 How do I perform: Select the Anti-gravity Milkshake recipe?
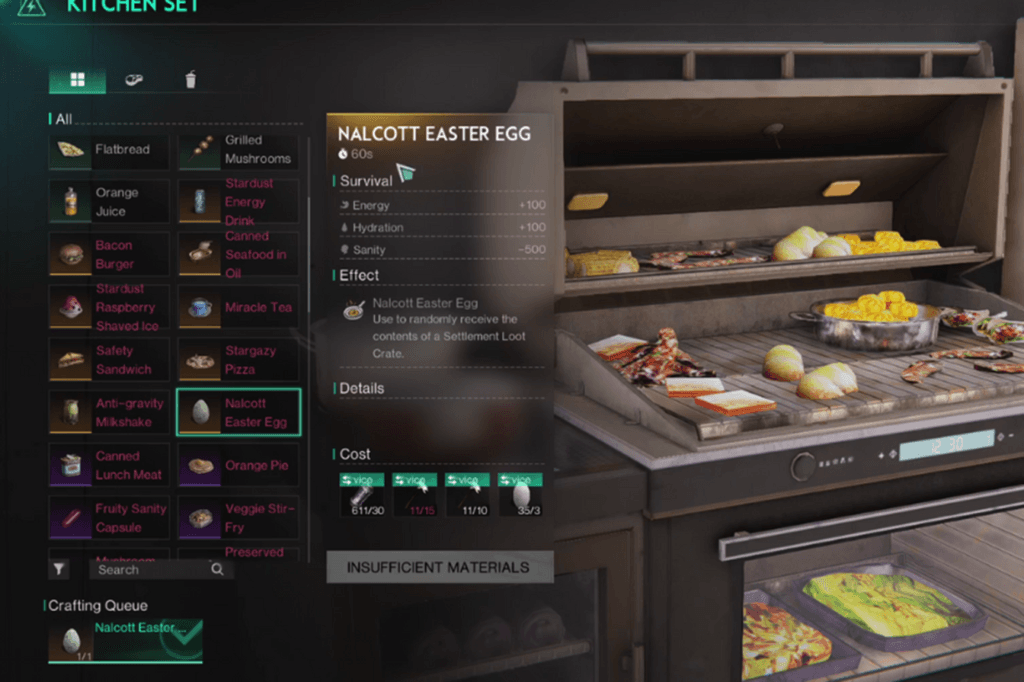click(x=109, y=412)
